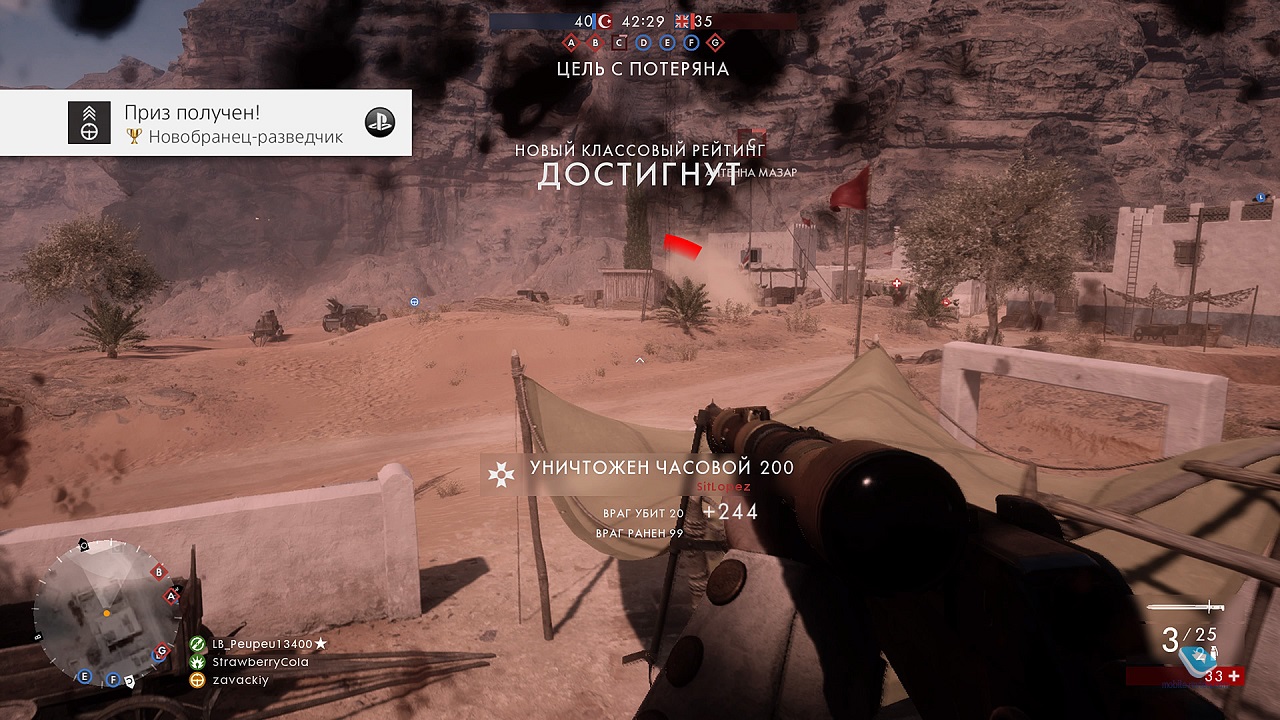The image size is (1280, 720).
Task: Select the grenade icon
Action: coord(1213,651)
